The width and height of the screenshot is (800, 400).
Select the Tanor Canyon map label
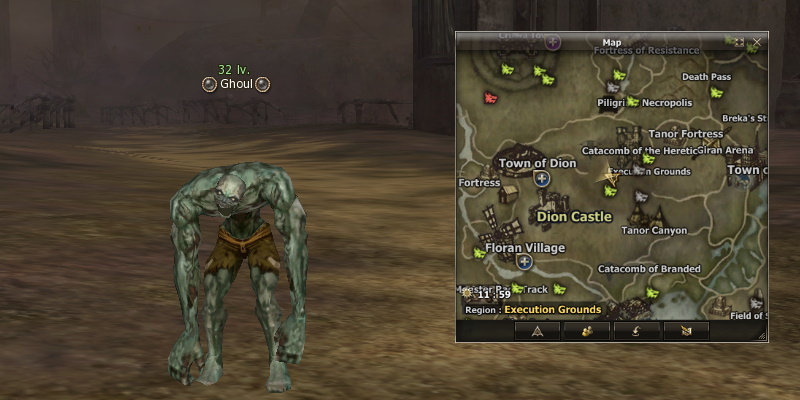[654, 230]
